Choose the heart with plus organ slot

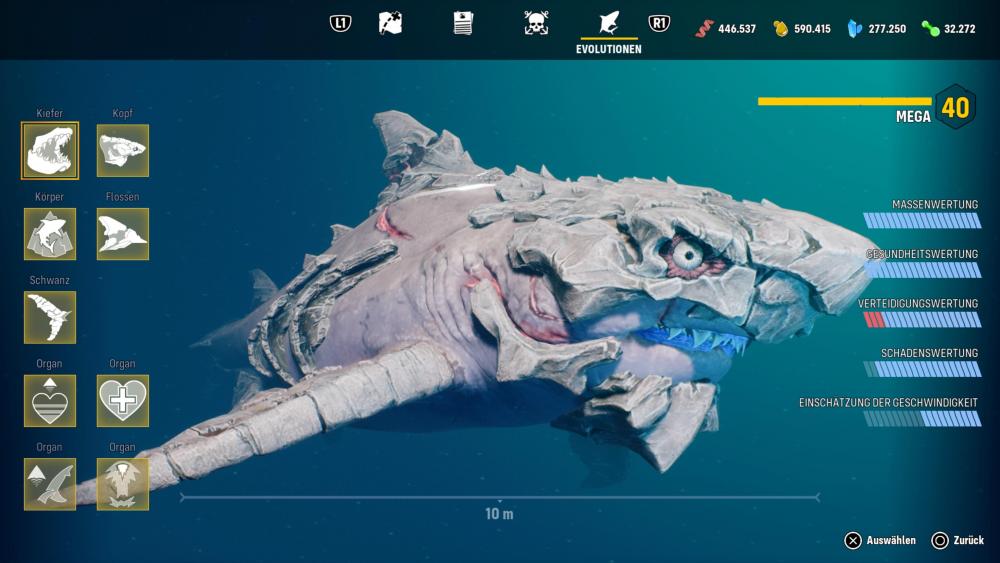123,401
